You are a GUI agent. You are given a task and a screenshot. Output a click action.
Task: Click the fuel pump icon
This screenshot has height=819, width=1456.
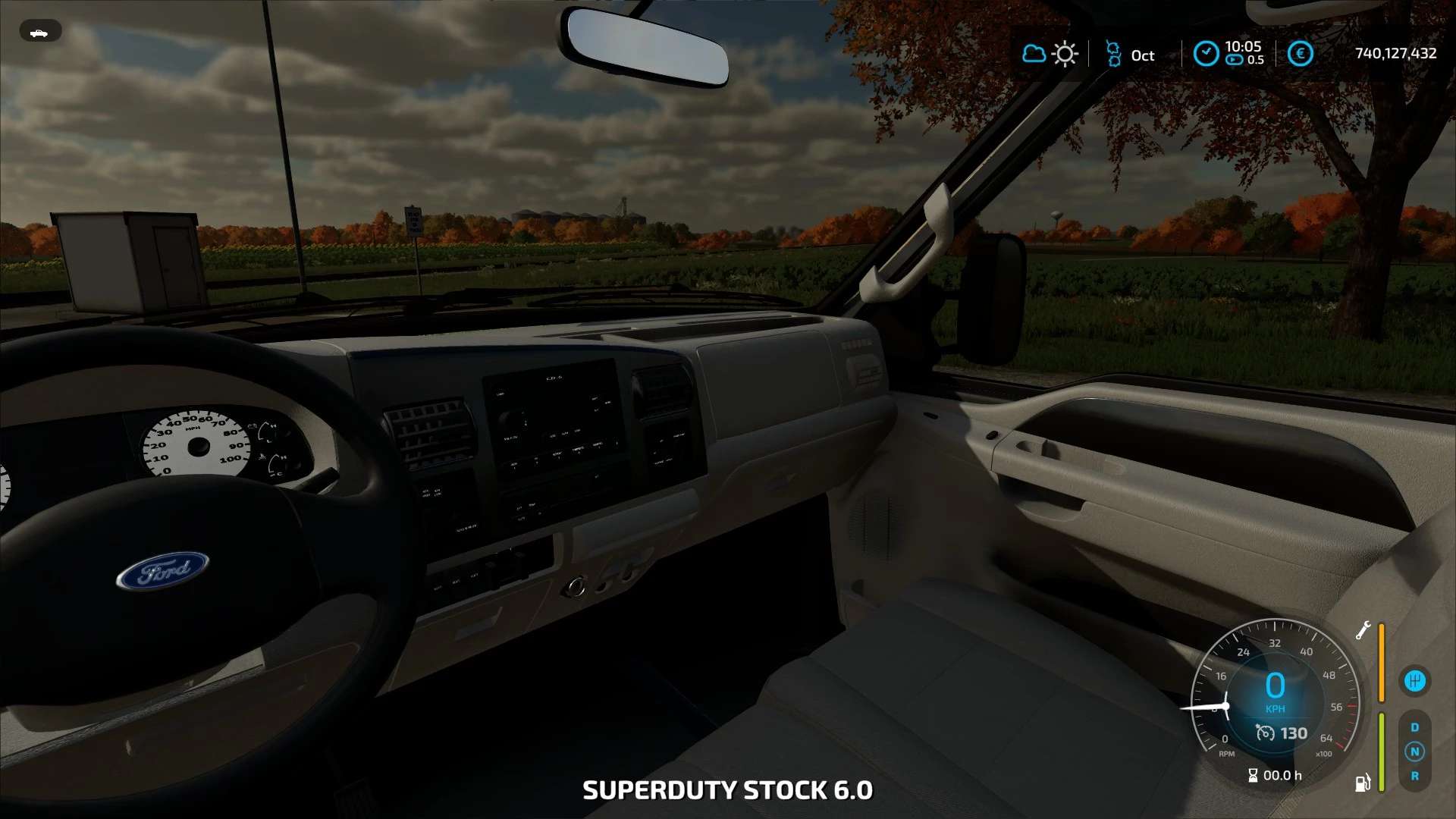(x=1363, y=783)
